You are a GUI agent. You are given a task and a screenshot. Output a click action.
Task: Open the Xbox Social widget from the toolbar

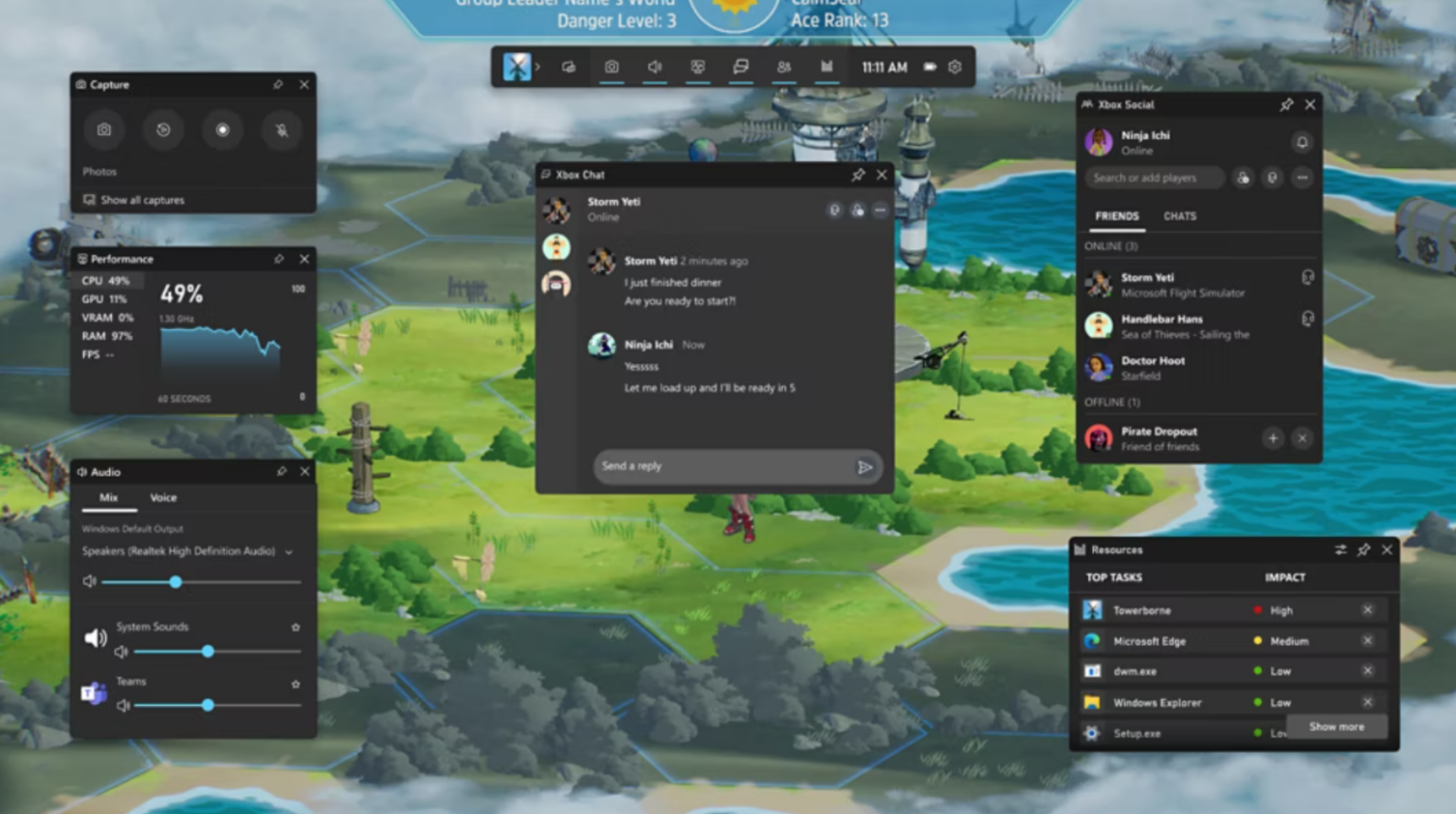click(784, 67)
